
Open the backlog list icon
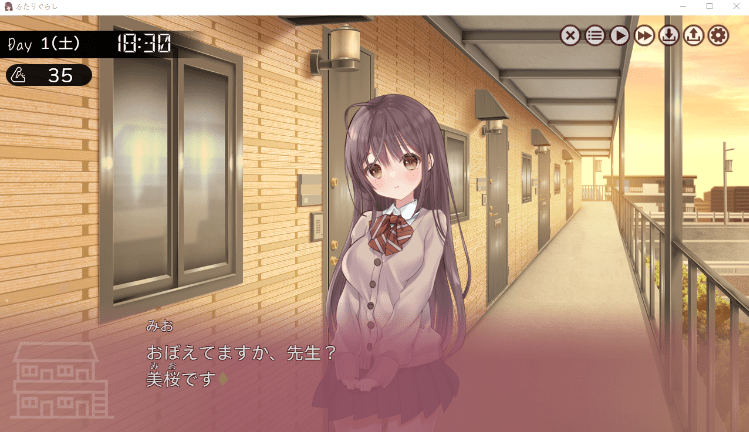(x=595, y=36)
